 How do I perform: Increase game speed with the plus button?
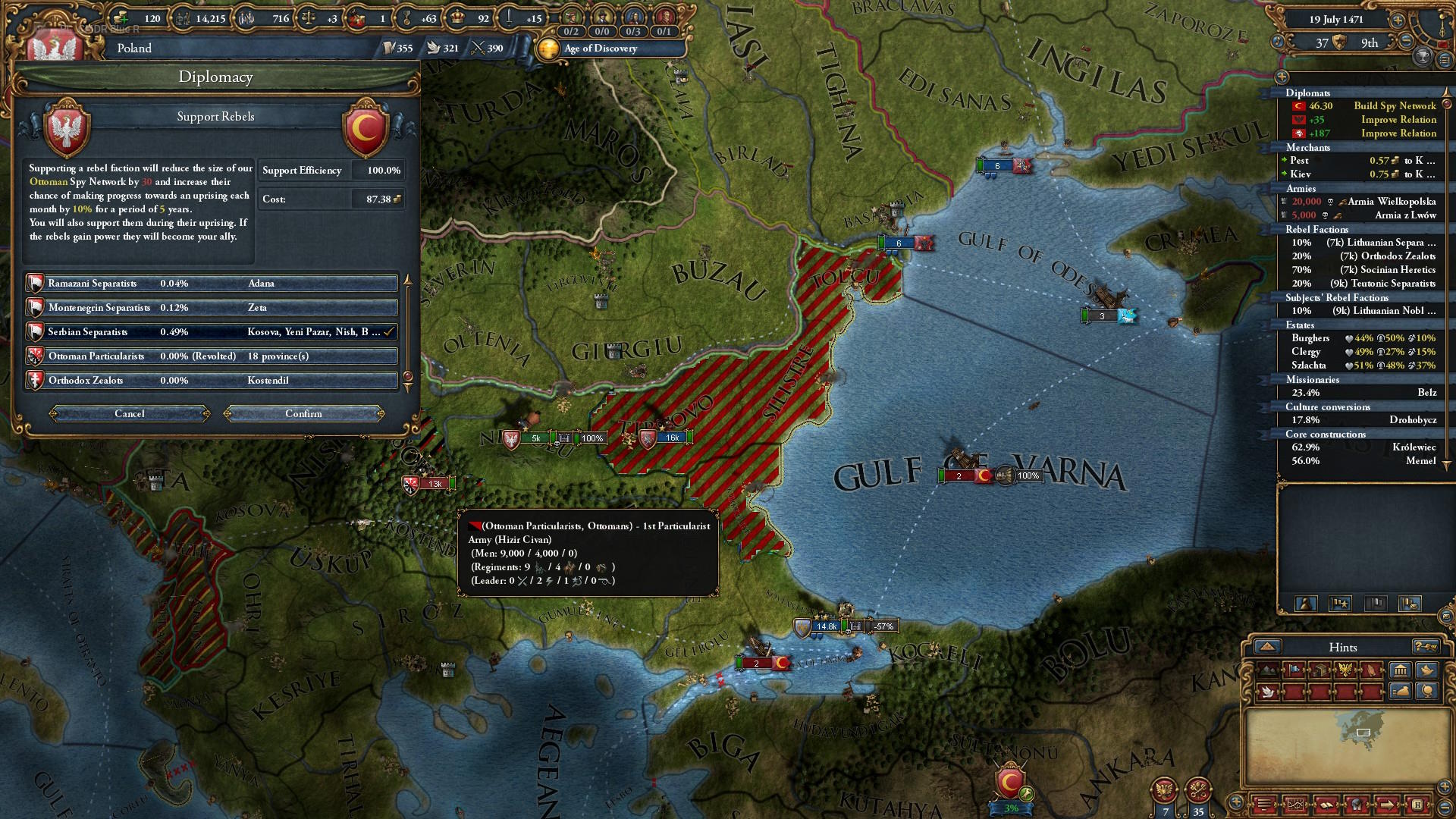tap(1398, 20)
